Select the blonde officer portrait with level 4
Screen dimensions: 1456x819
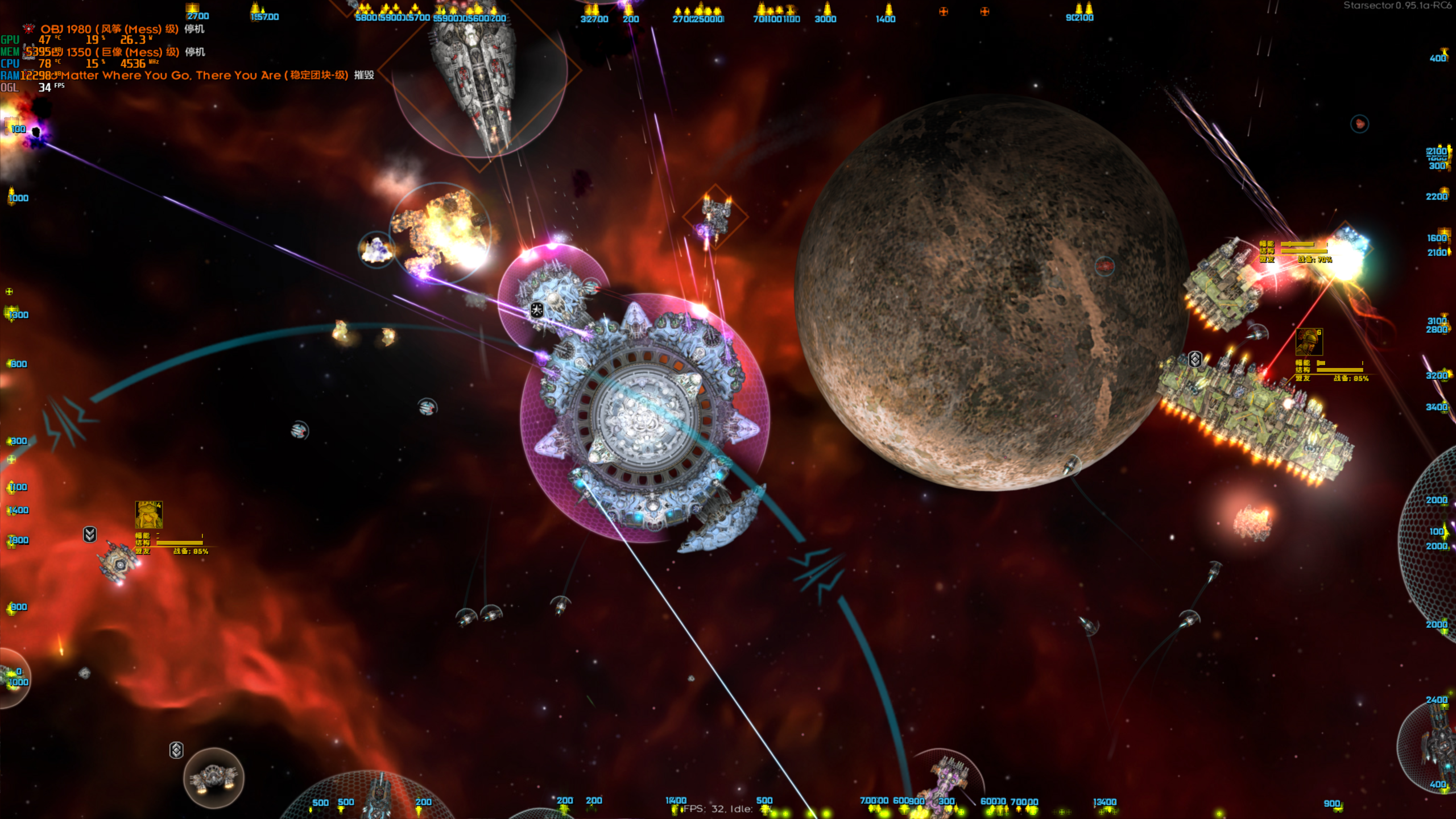click(148, 515)
